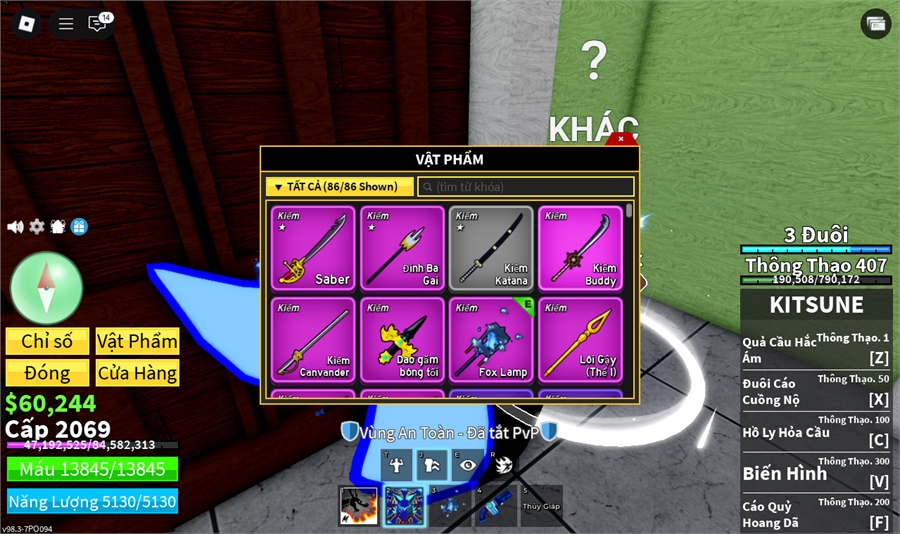Click the Vật Phẩm items button

pos(137,341)
